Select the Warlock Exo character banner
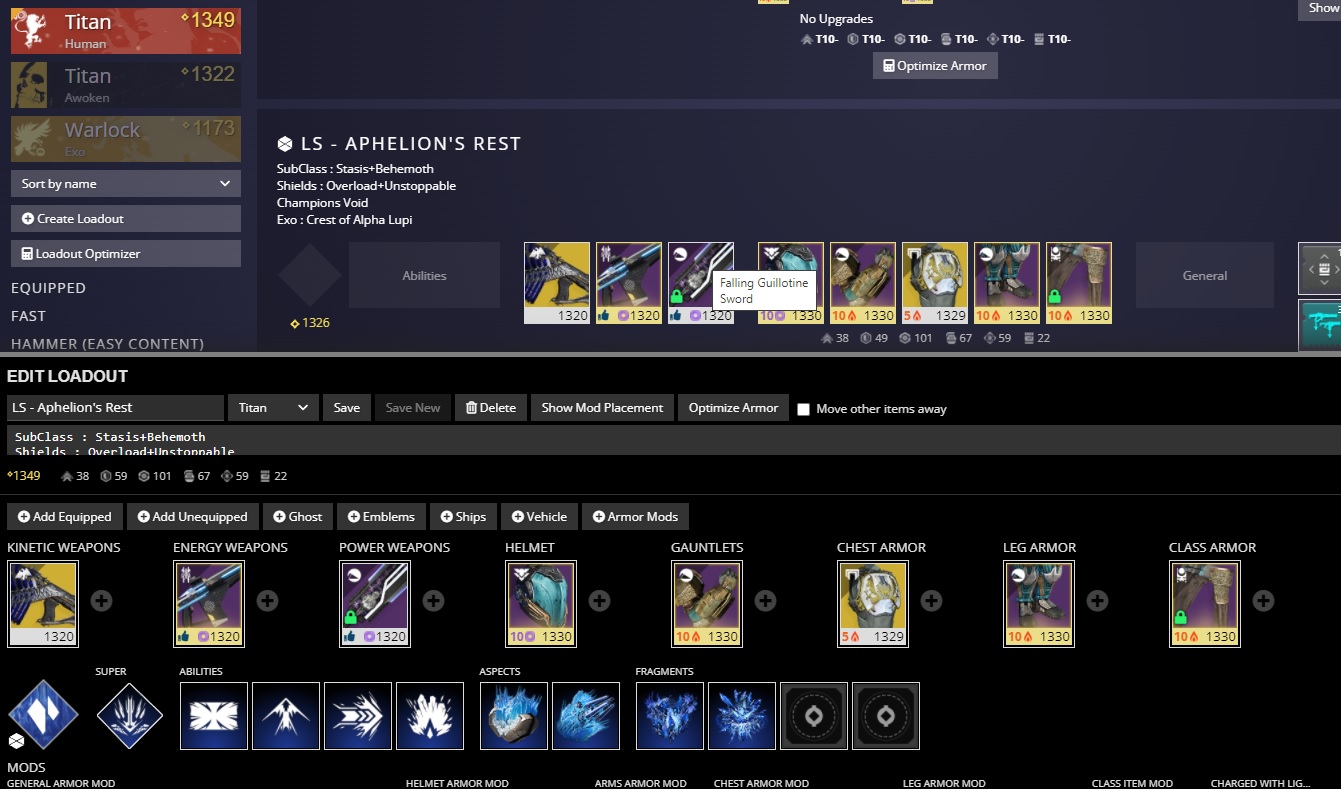This screenshot has width=1341, height=789. point(125,138)
